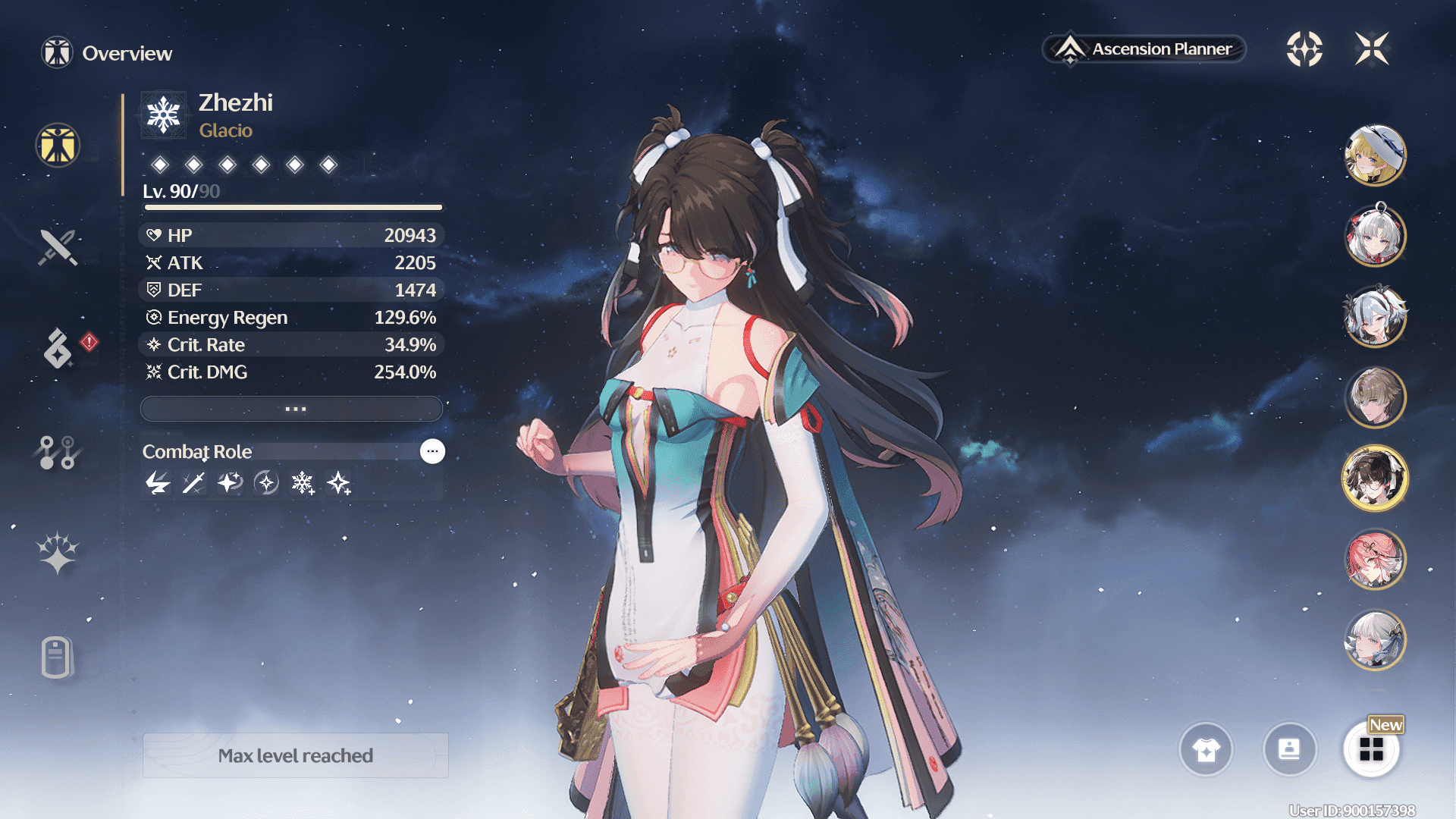Close the character overview screen
The image size is (1456, 819).
click(1372, 49)
